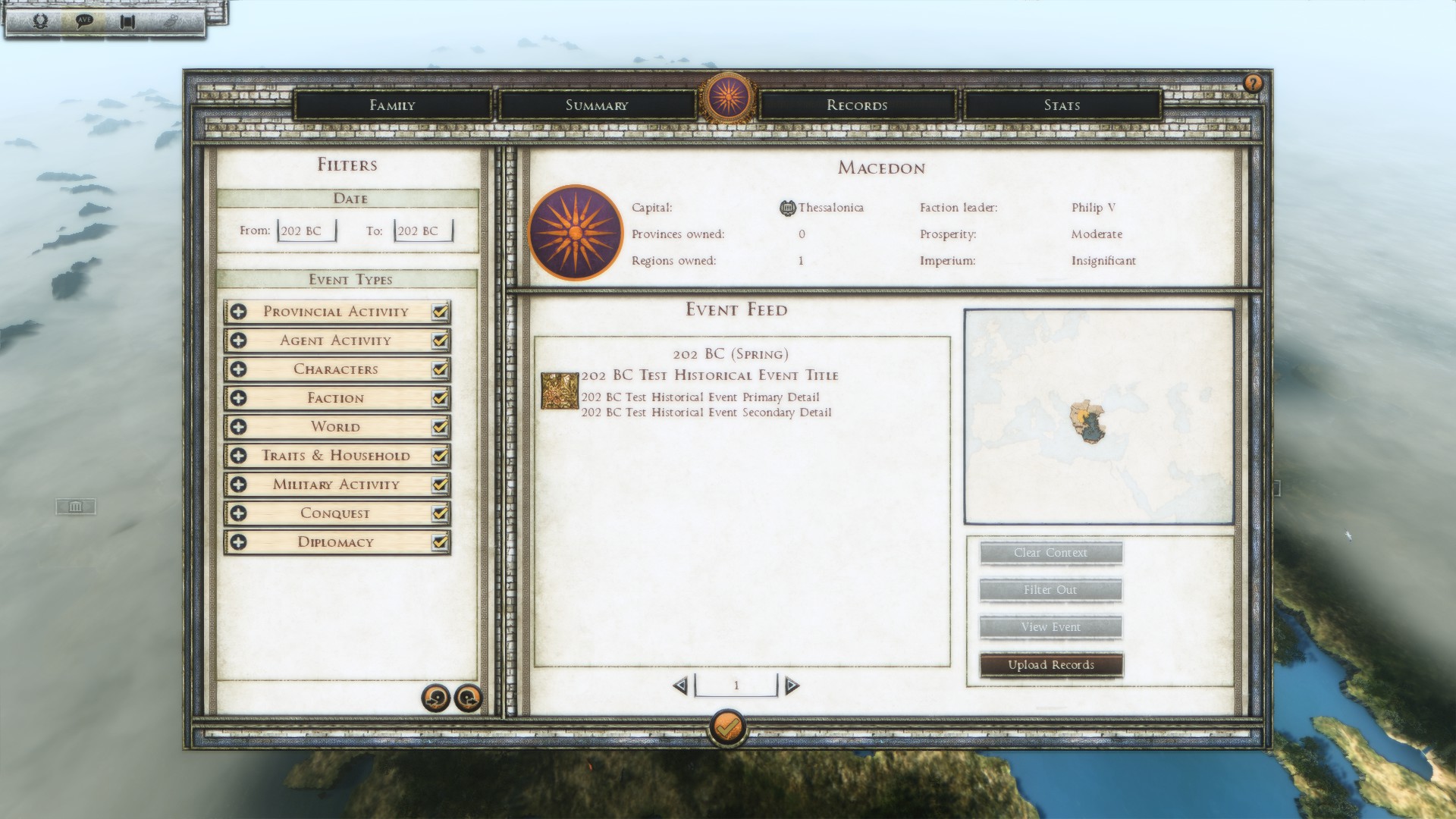Show the Stats tab
Screen dimensions: 1456x819
click(1062, 105)
